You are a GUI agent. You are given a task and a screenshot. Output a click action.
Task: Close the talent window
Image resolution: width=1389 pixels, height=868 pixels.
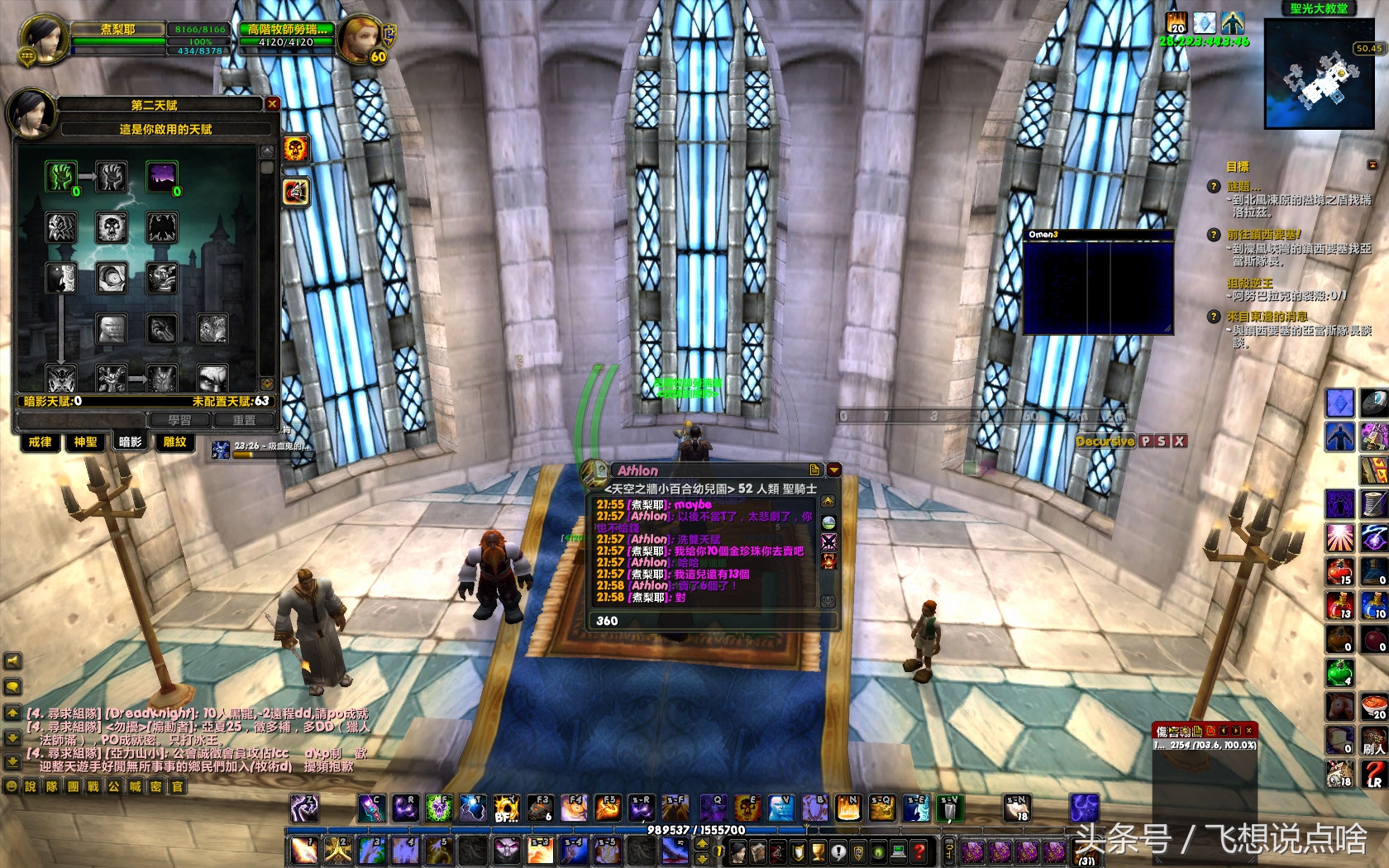click(272, 104)
